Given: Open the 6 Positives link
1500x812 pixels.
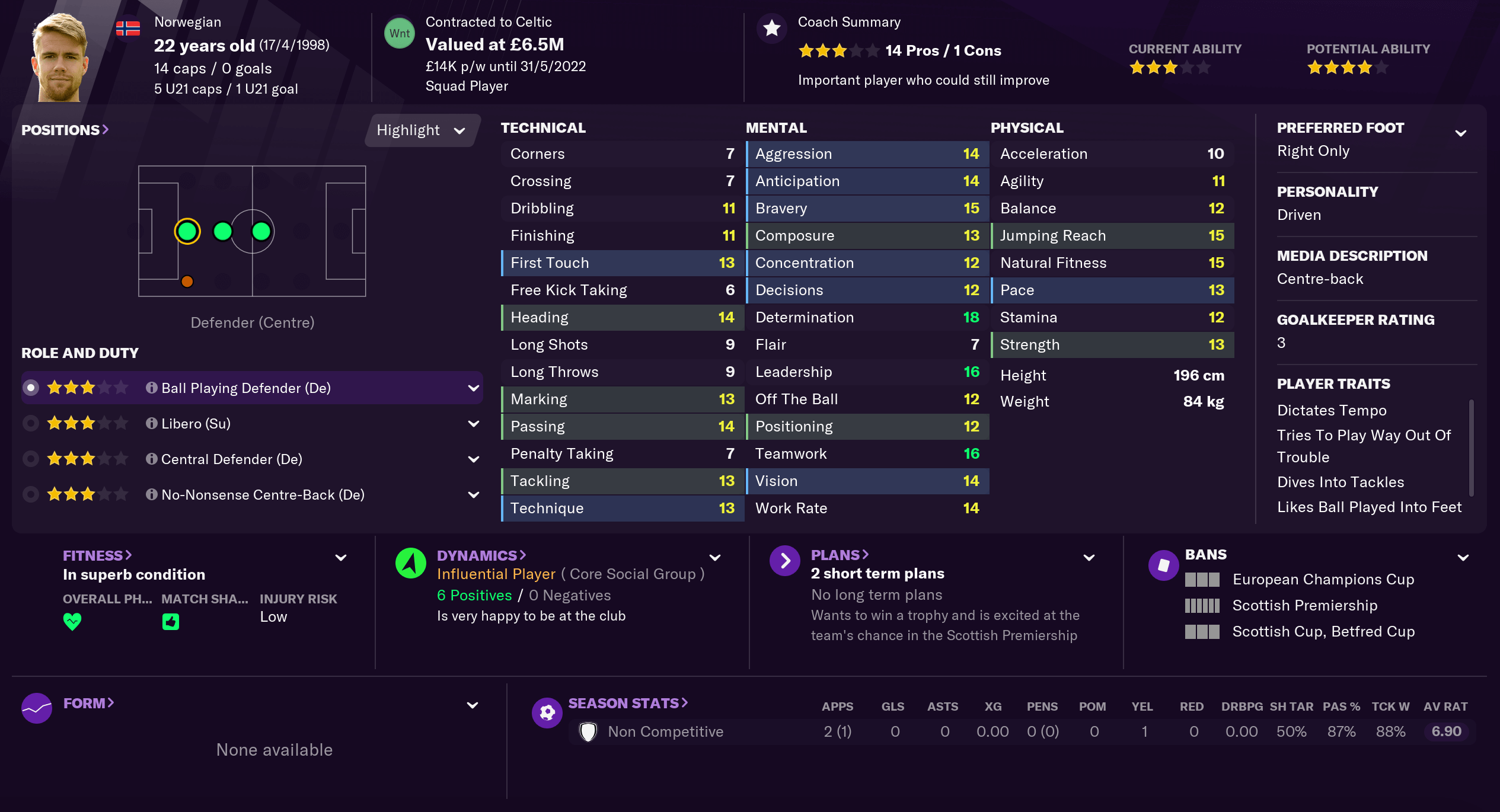Looking at the screenshot, I should click(x=474, y=595).
